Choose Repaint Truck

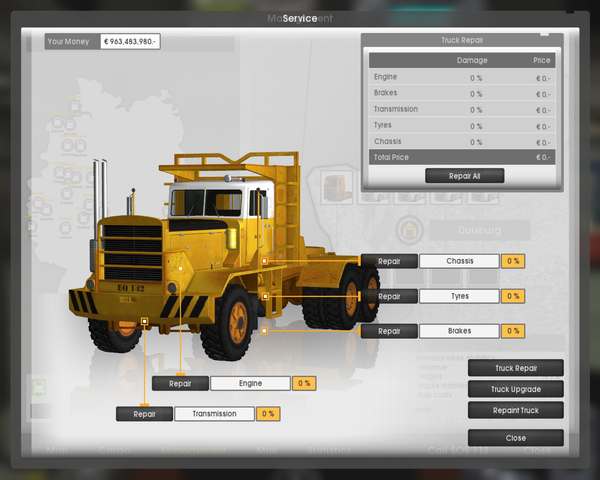tap(515, 410)
